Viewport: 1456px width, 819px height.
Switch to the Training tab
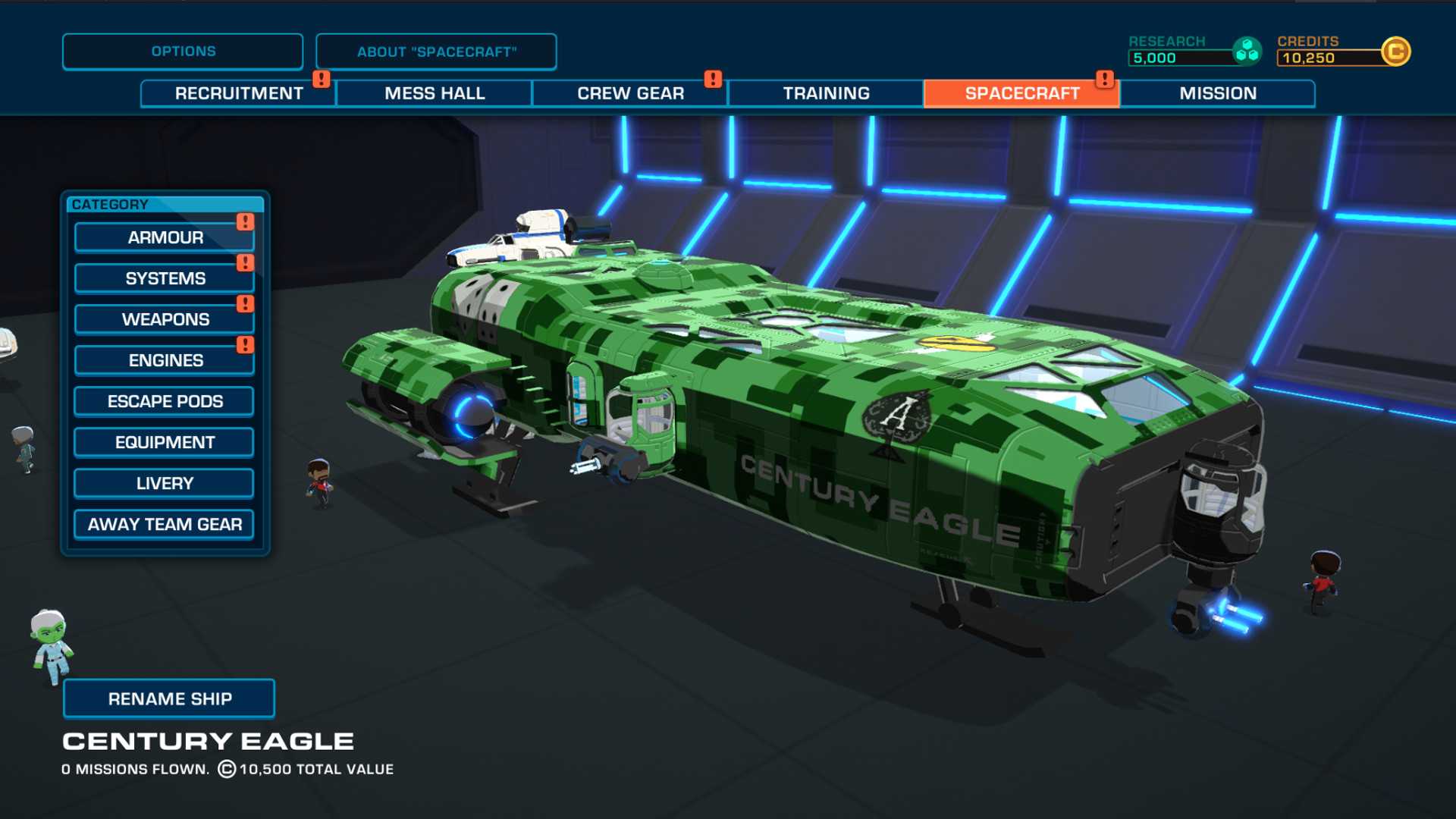[826, 93]
